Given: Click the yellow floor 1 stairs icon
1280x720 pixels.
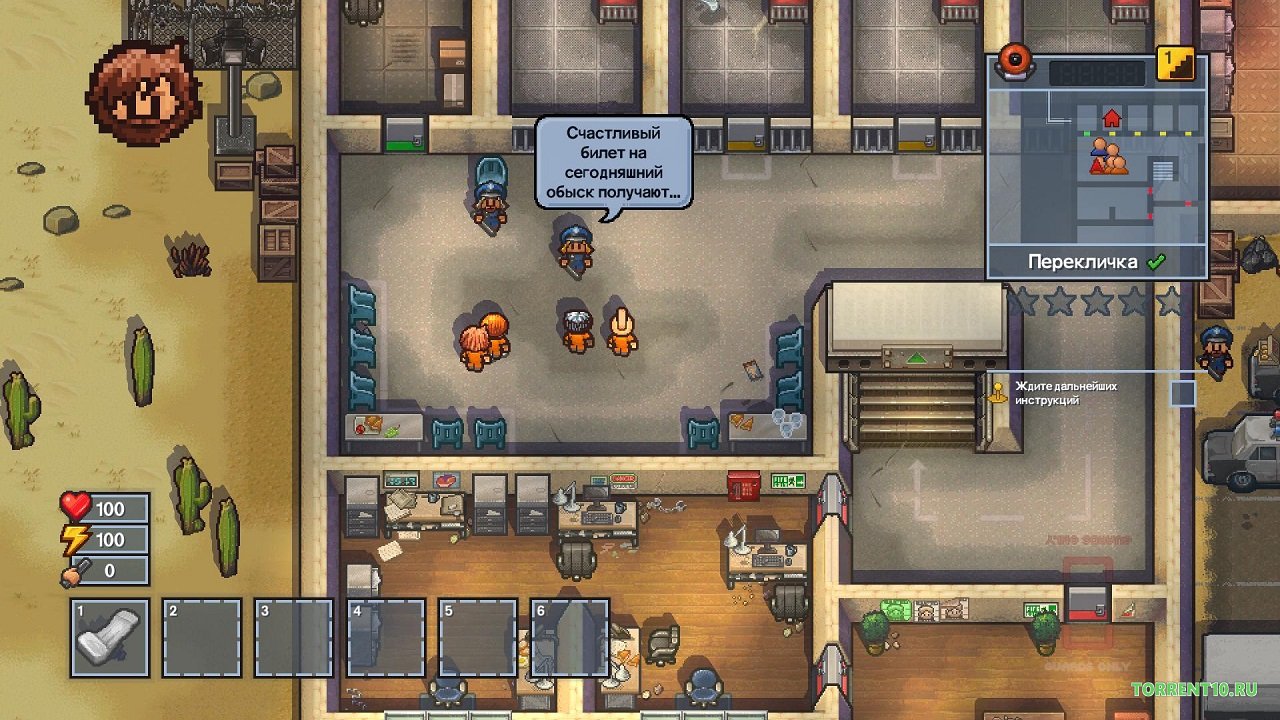Looking at the screenshot, I should 1175,64.
